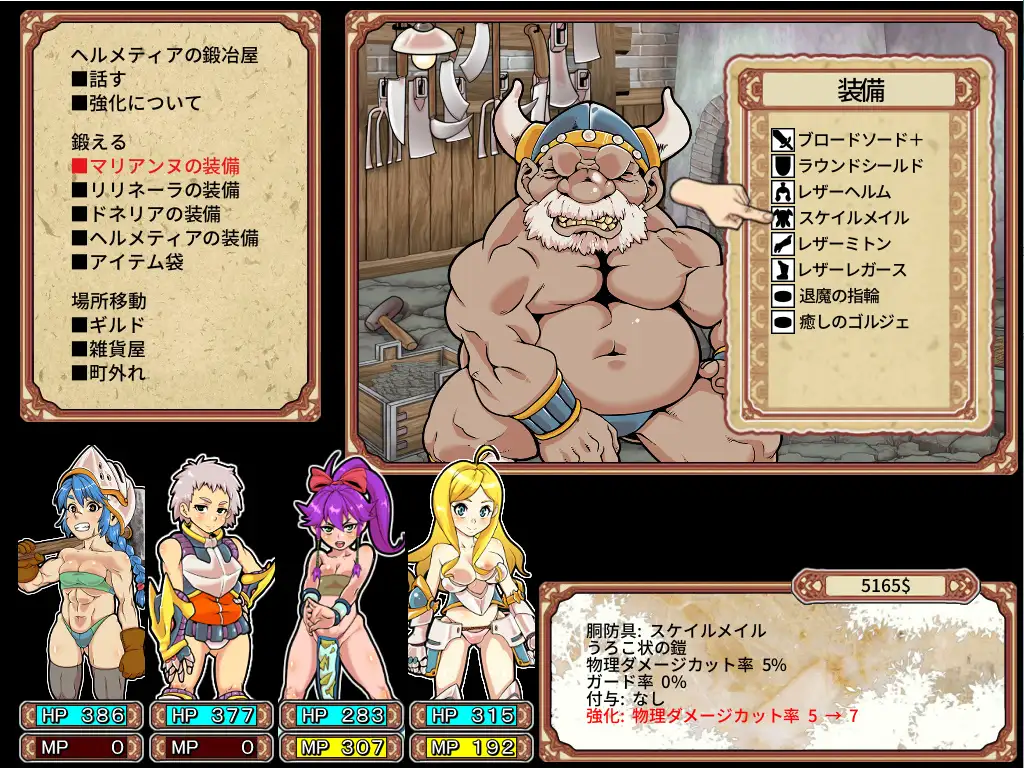
Task: Pick the レザーヘルム helmet
Action: tap(844, 192)
